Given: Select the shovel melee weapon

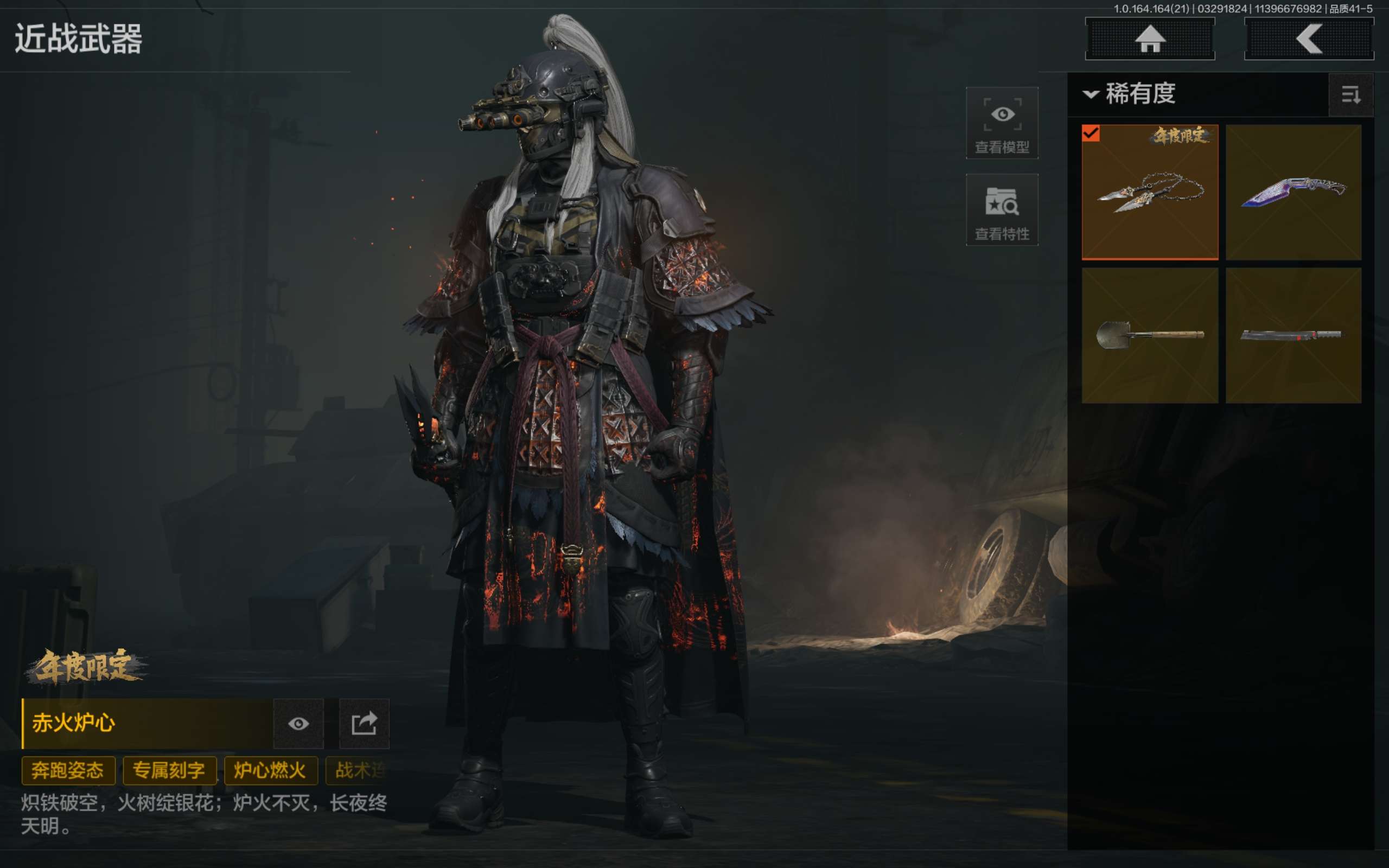Looking at the screenshot, I should (1150, 335).
